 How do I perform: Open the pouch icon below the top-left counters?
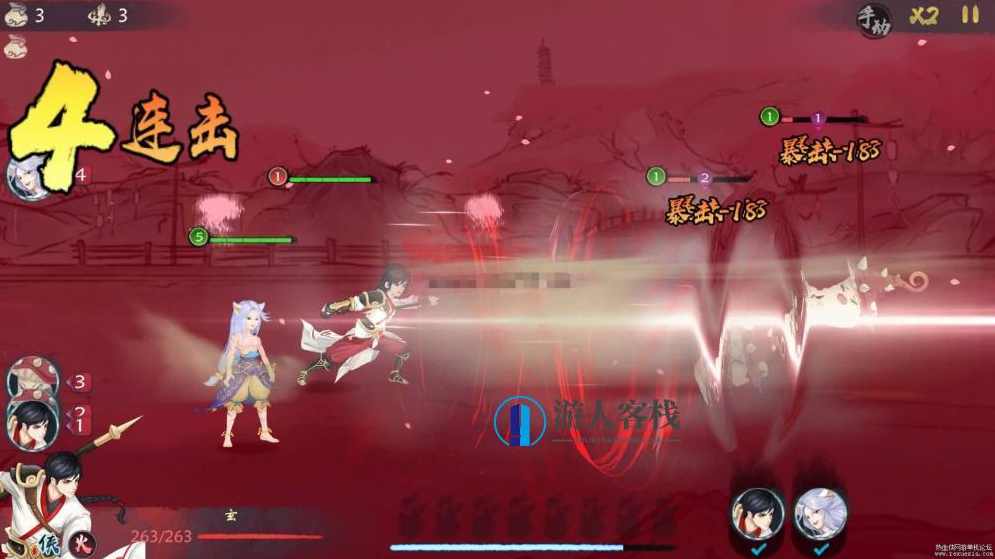coord(16,46)
